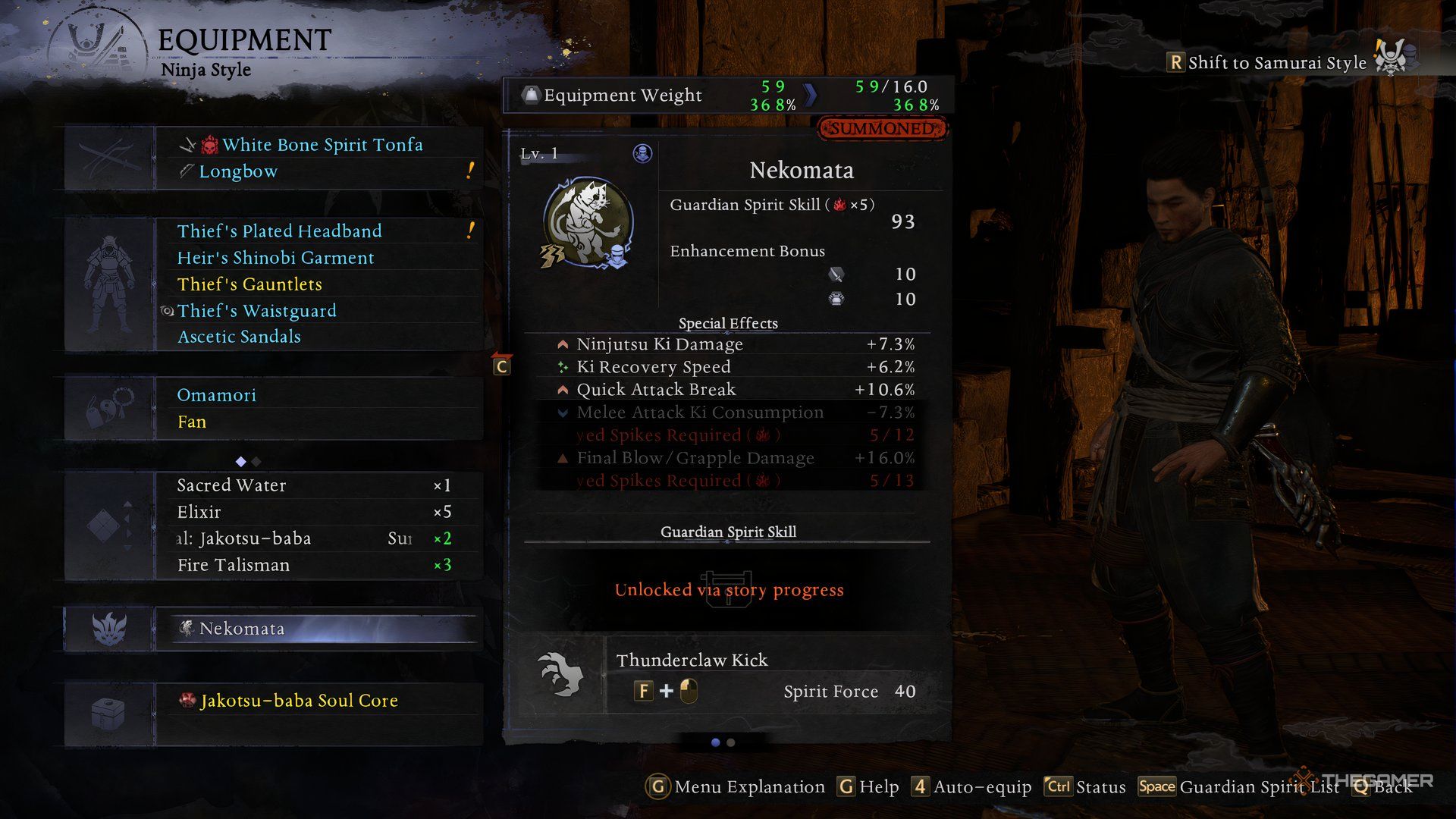Open the Nekomata guardian spirit slot
The image size is (1456, 819).
click(242, 629)
